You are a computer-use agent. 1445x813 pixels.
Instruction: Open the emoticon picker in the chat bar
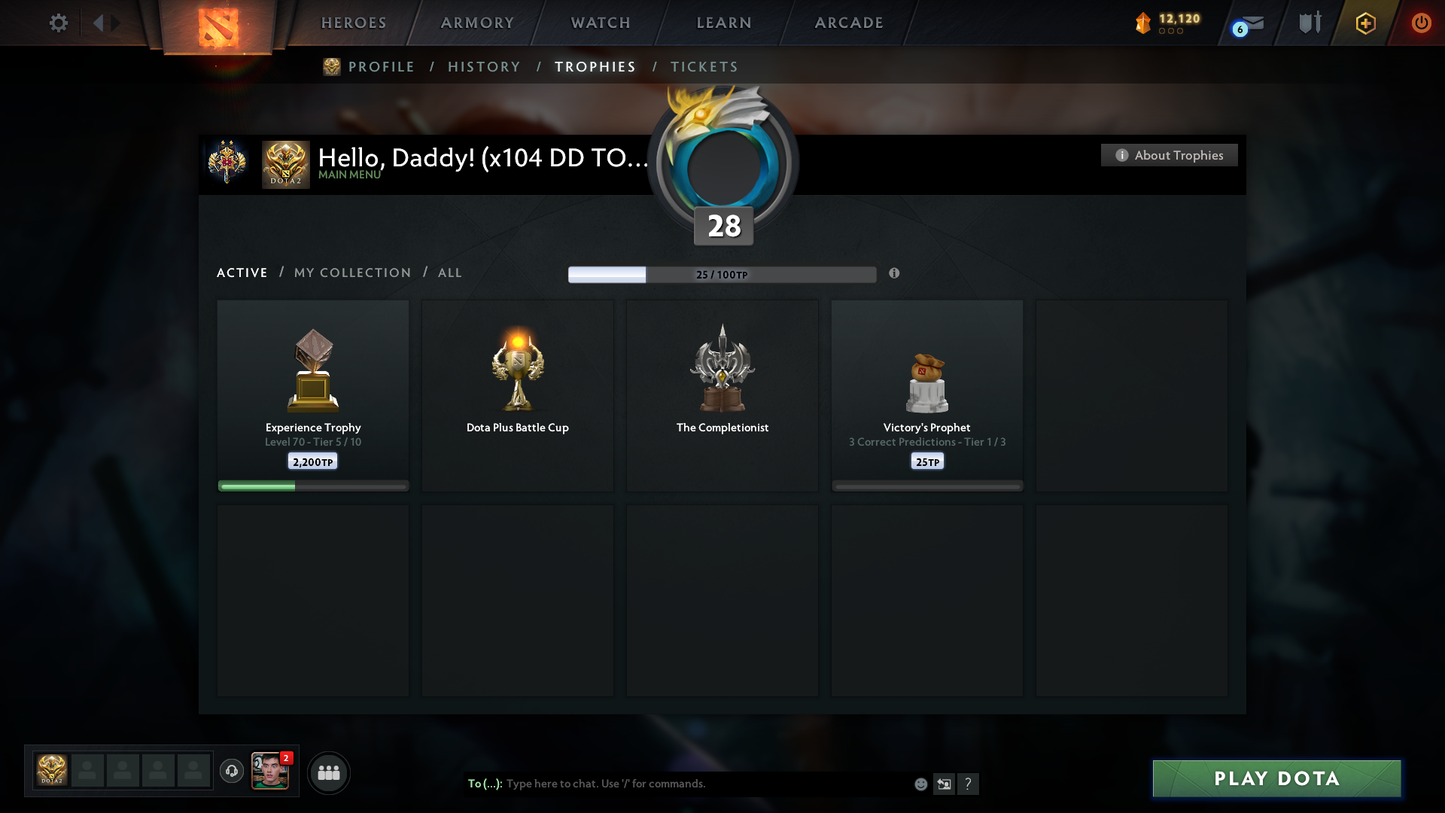[920, 784]
